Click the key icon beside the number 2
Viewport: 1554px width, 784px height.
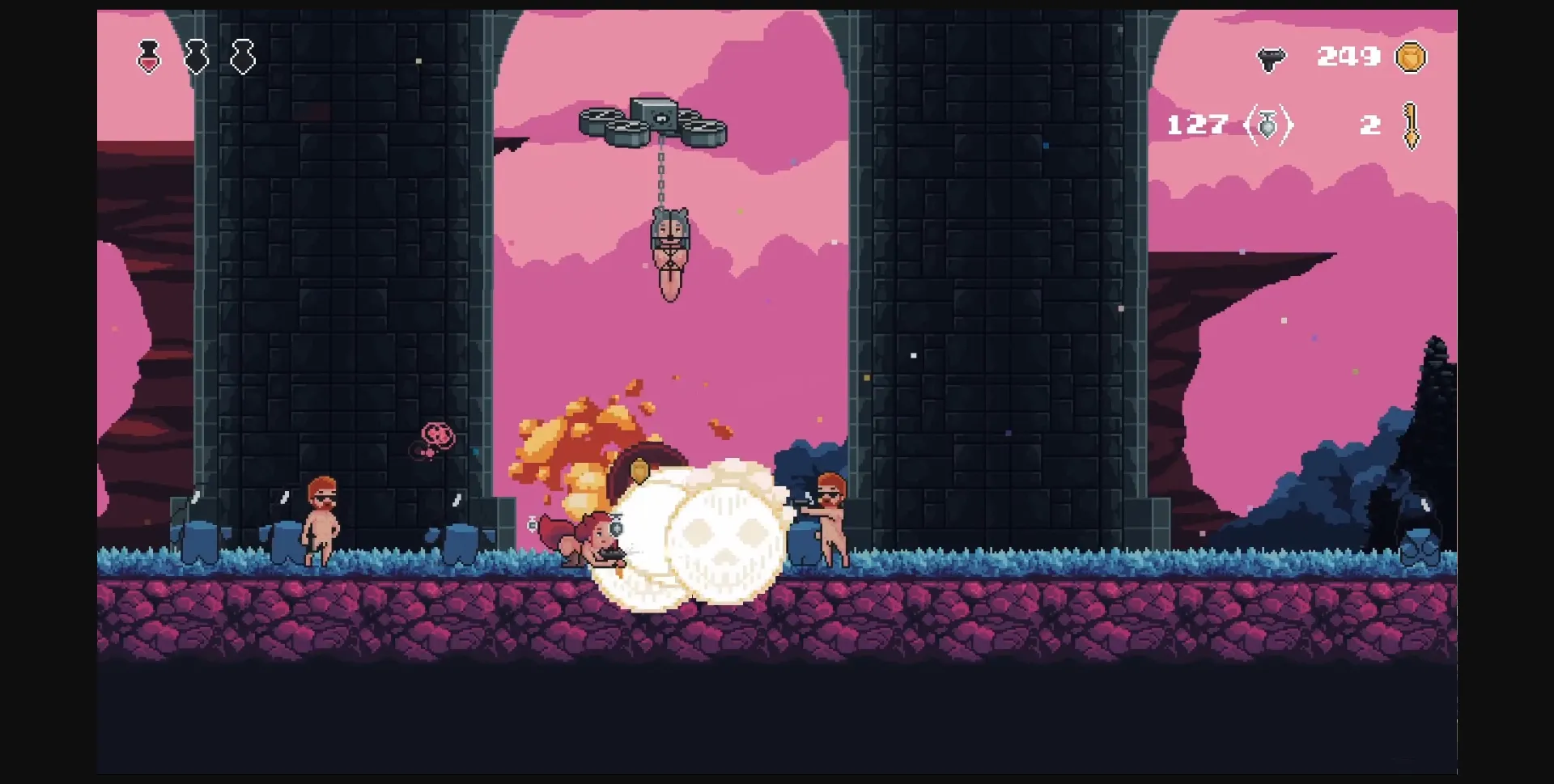[1410, 125]
